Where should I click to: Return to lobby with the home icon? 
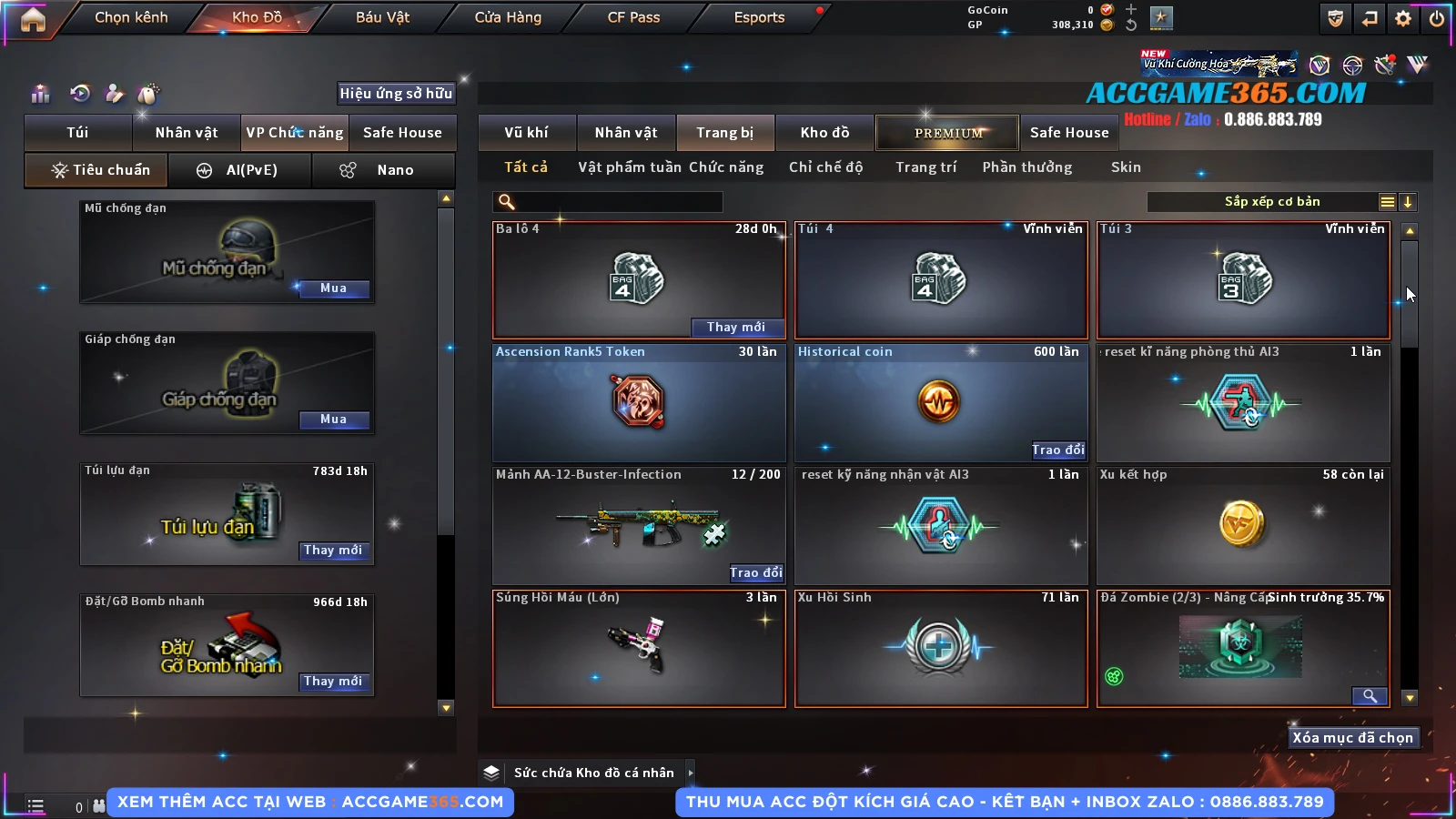point(33,19)
